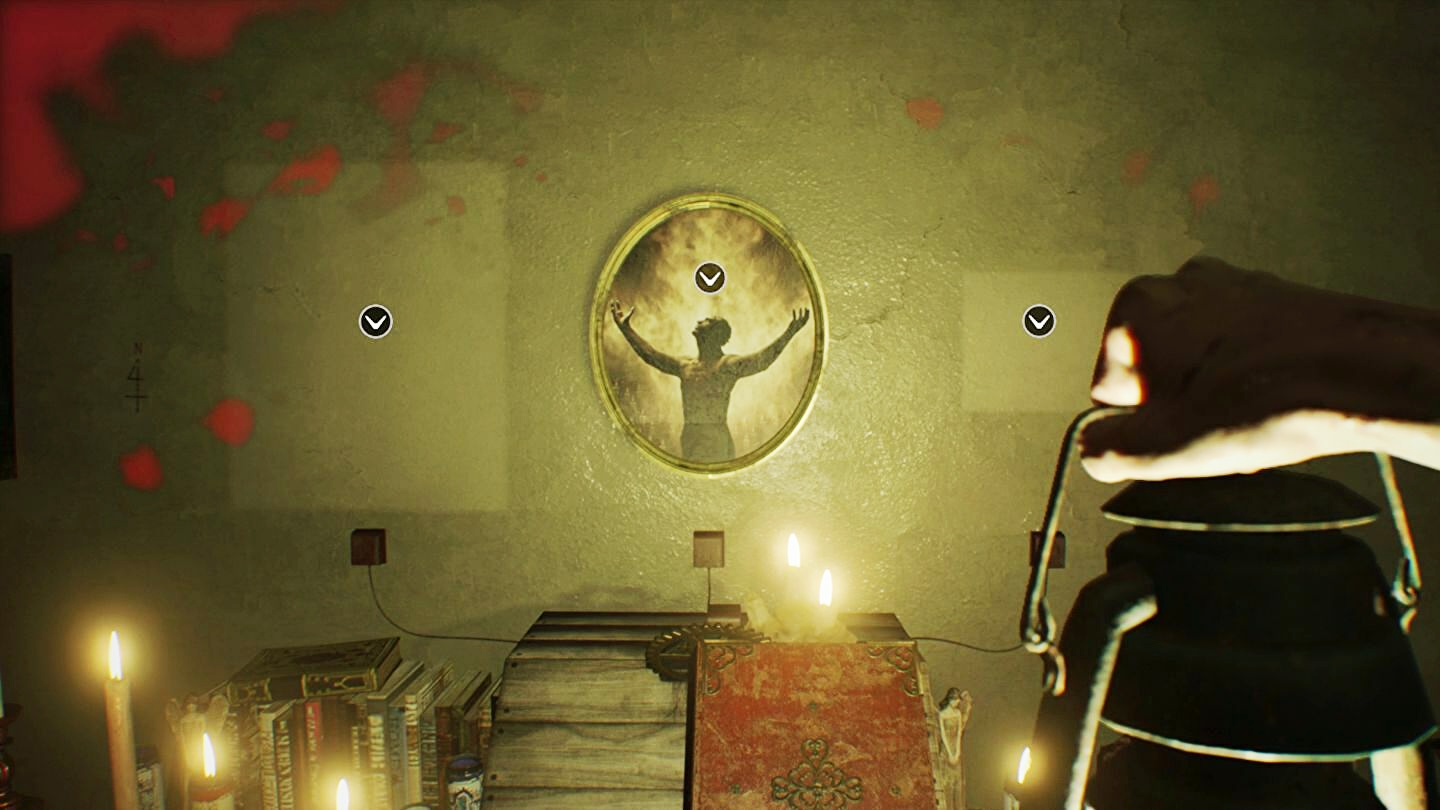Select the interaction chevron above the oval portrait
Screen dimensions: 1440x810
pyautogui.click(x=709, y=279)
